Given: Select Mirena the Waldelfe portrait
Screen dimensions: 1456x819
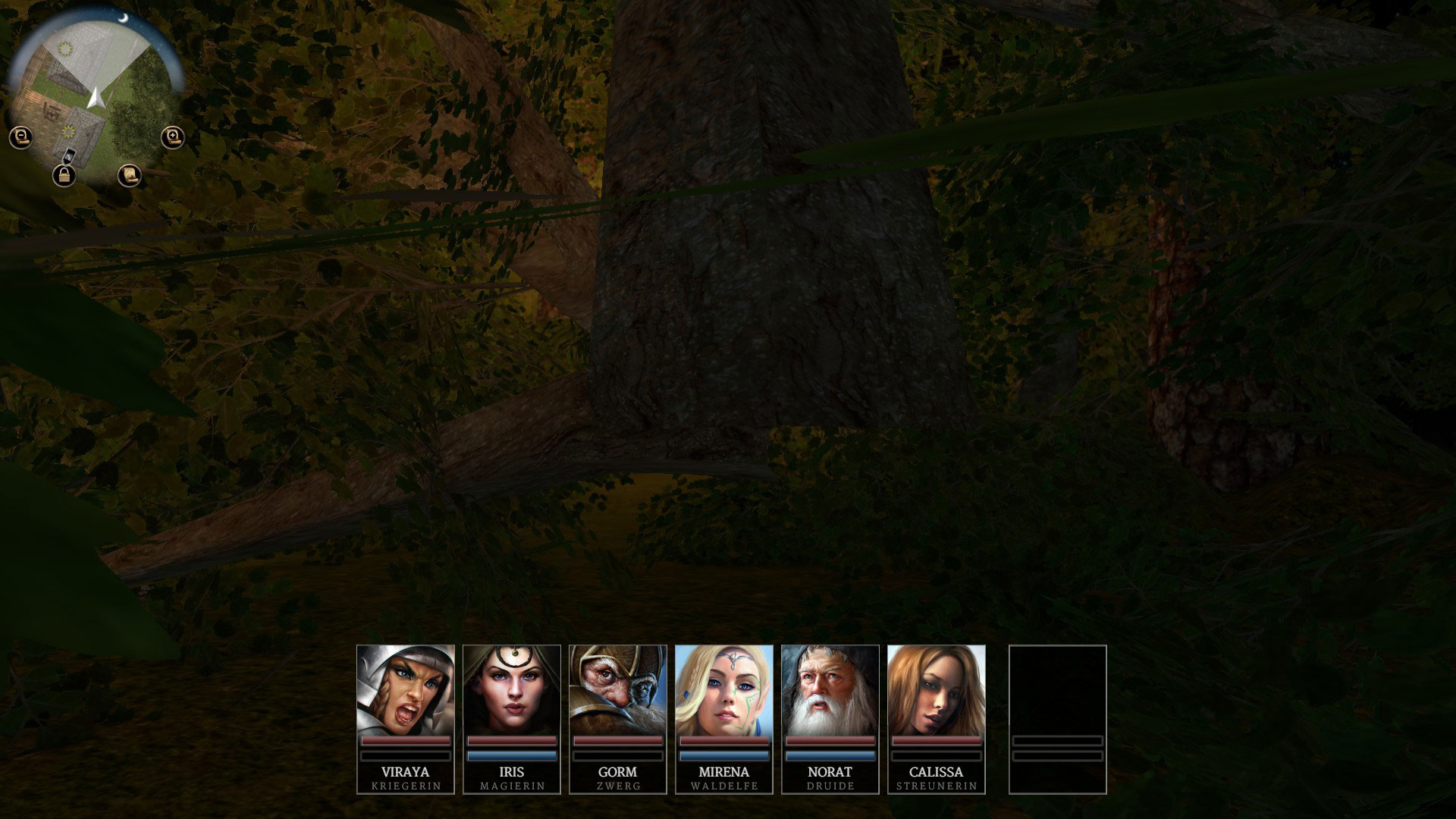Looking at the screenshot, I should [724, 690].
